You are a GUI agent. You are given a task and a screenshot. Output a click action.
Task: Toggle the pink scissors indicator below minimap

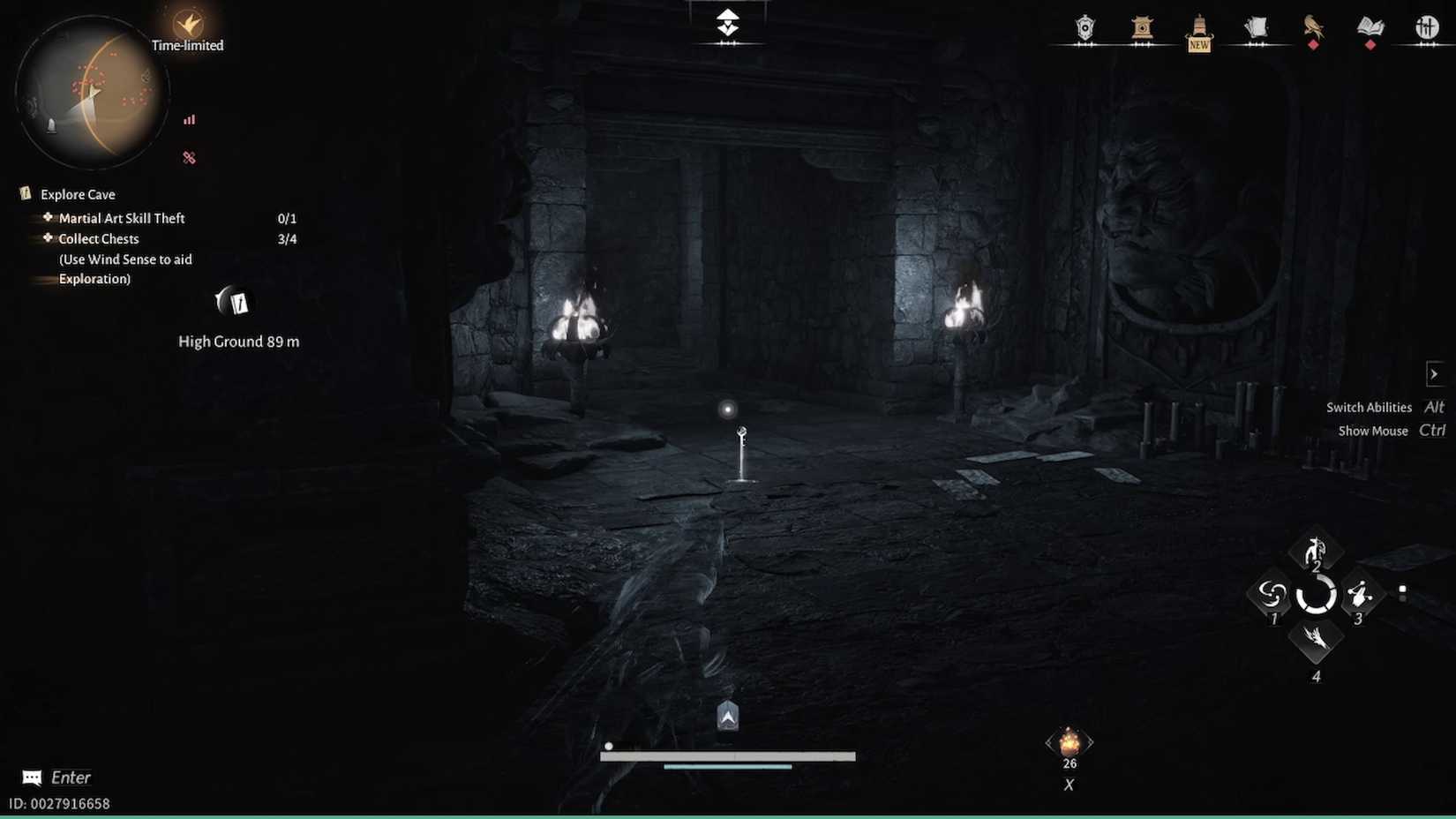point(189,157)
